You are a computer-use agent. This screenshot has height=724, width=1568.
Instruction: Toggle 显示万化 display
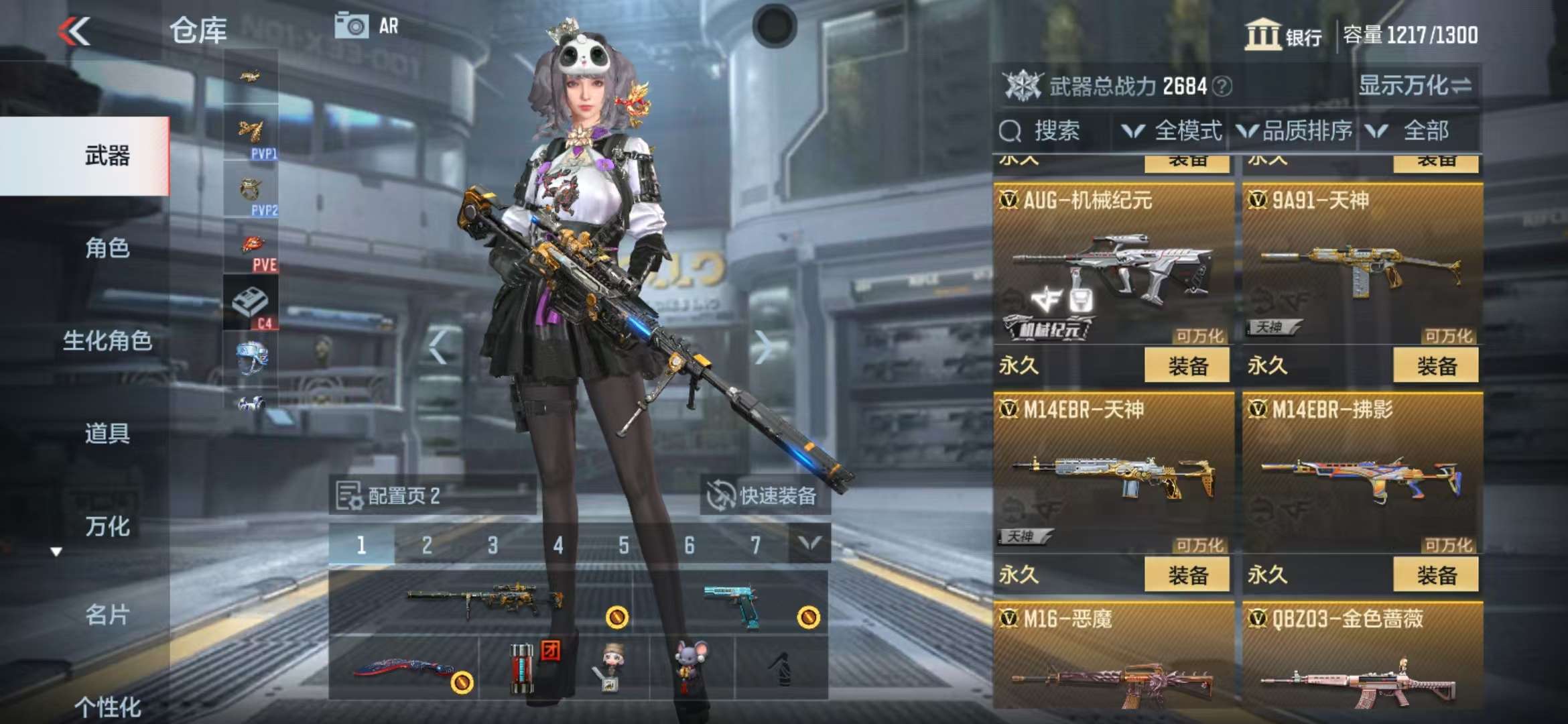tap(1414, 86)
